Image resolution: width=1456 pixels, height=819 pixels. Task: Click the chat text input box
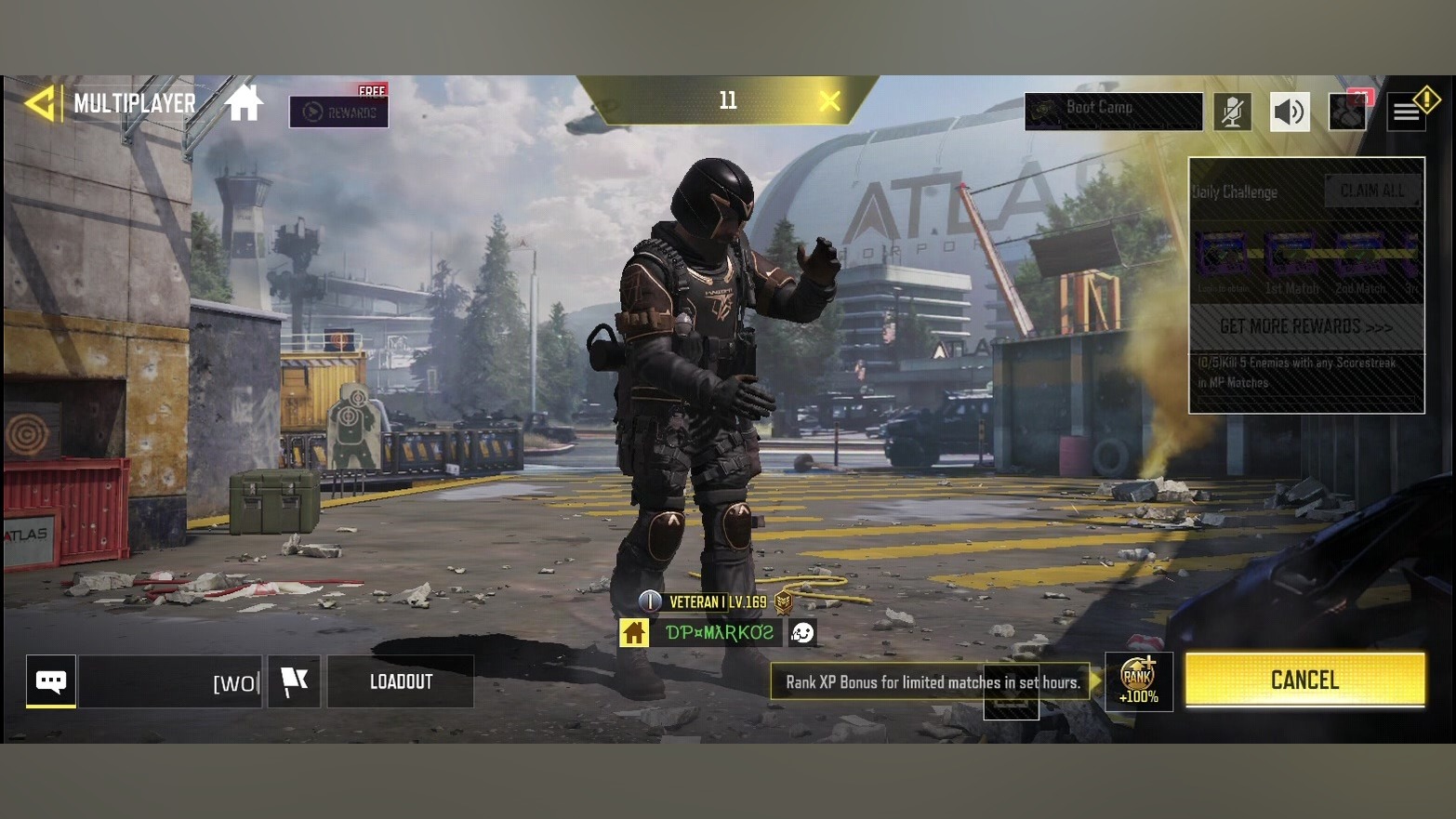point(170,682)
